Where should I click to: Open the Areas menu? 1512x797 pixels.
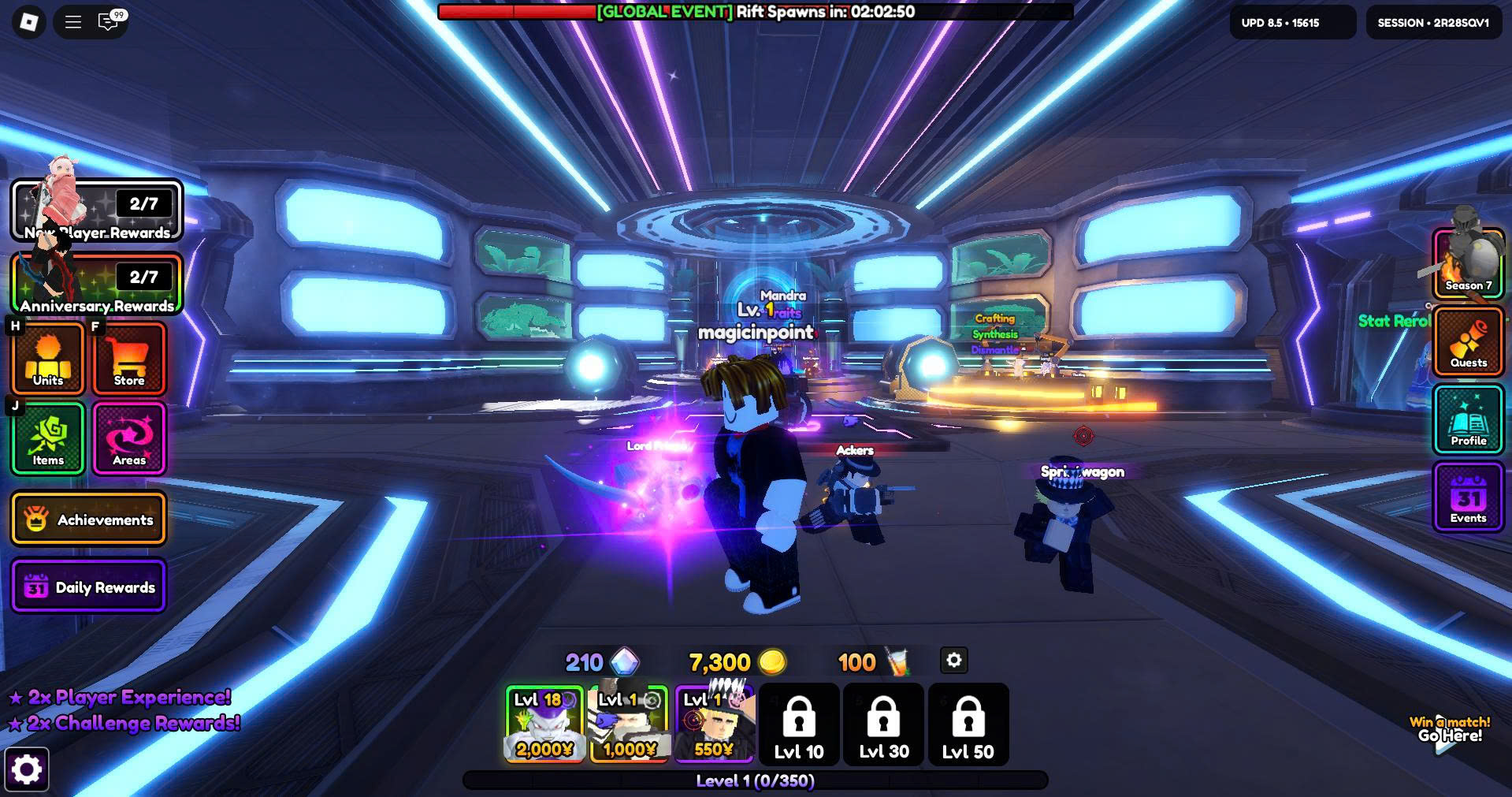[129, 438]
